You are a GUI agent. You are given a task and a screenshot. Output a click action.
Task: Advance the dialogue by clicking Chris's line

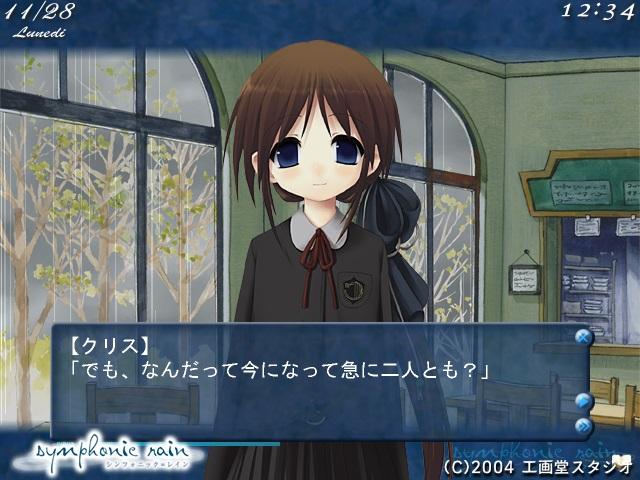pyautogui.click(x=279, y=372)
